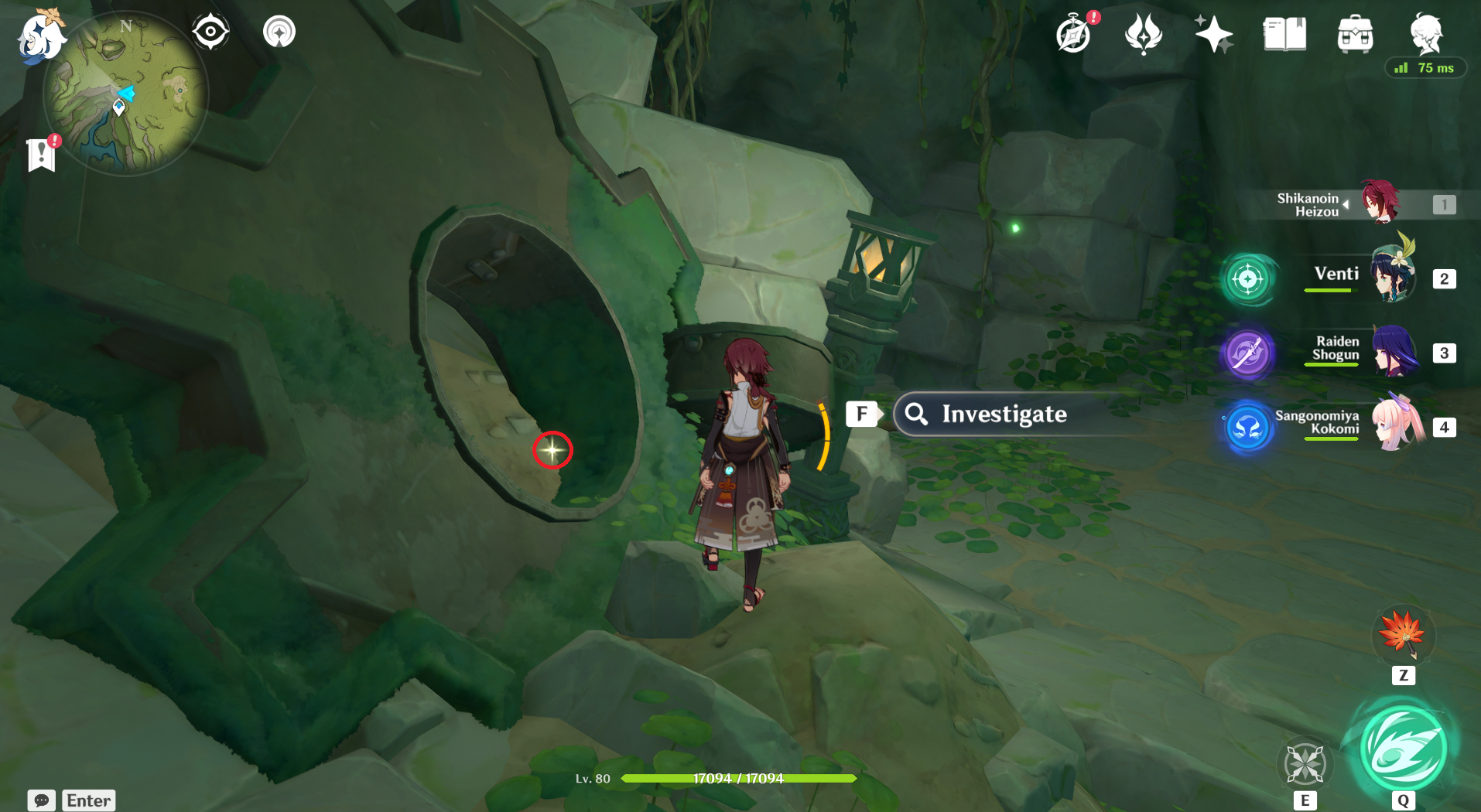Open the inventory backpack icon
This screenshot has height=812, width=1481.
[x=1355, y=35]
